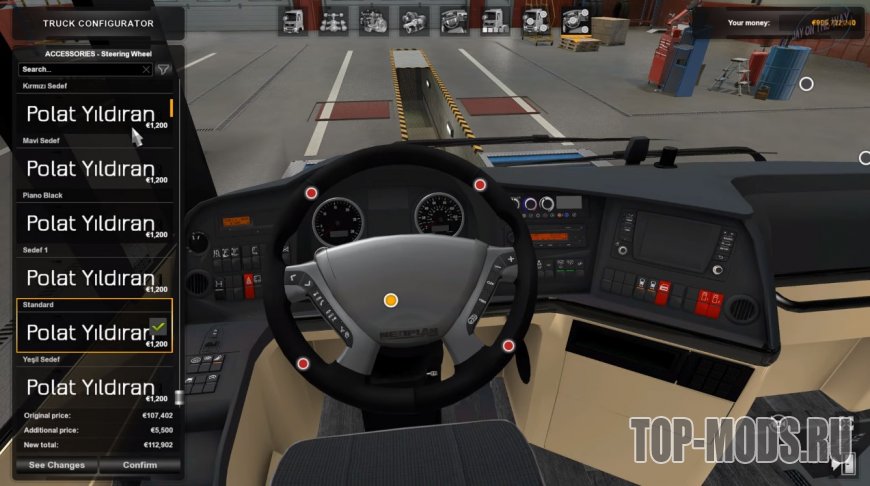This screenshot has height=486, width=870.
Task: Choose the Mavi Sedef steering wheel
Action: [94, 168]
